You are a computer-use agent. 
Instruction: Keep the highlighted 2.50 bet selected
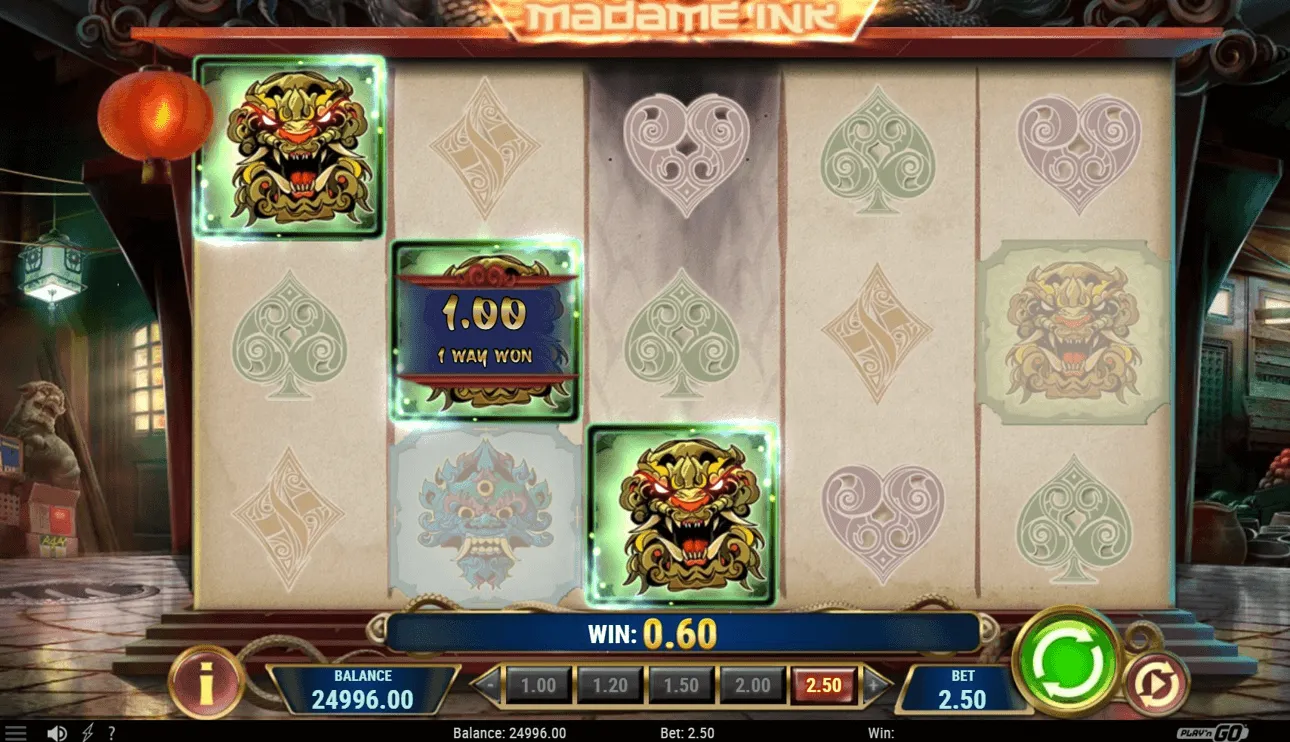[x=823, y=686]
